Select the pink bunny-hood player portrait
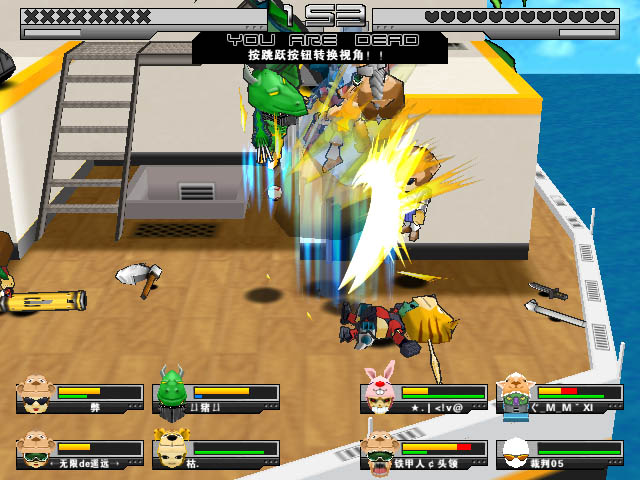 [x=379, y=391]
